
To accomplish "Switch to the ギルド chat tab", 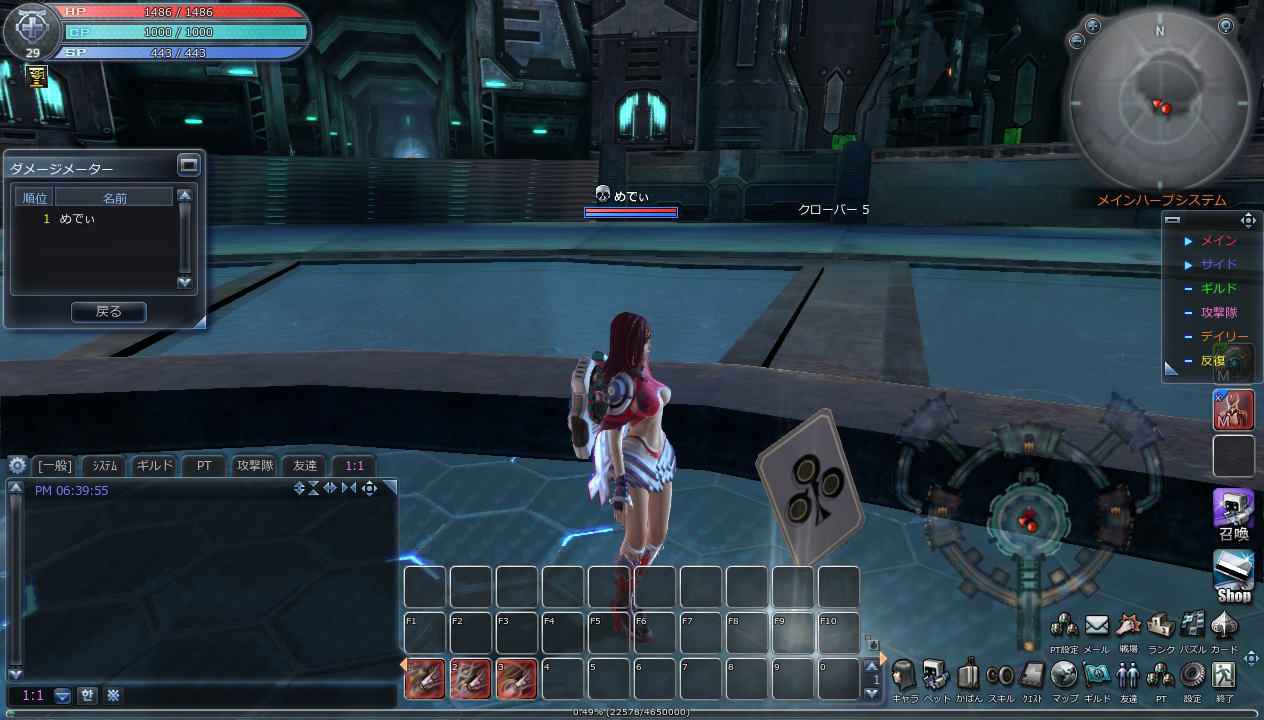I will [154, 465].
